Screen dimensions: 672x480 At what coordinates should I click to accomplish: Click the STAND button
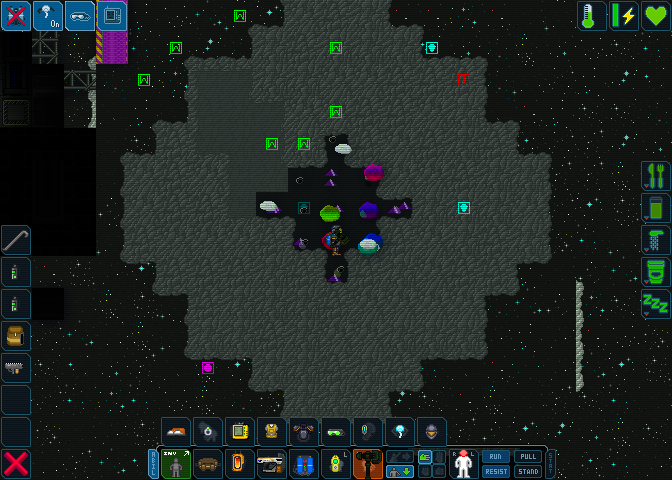tap(528, 471)
